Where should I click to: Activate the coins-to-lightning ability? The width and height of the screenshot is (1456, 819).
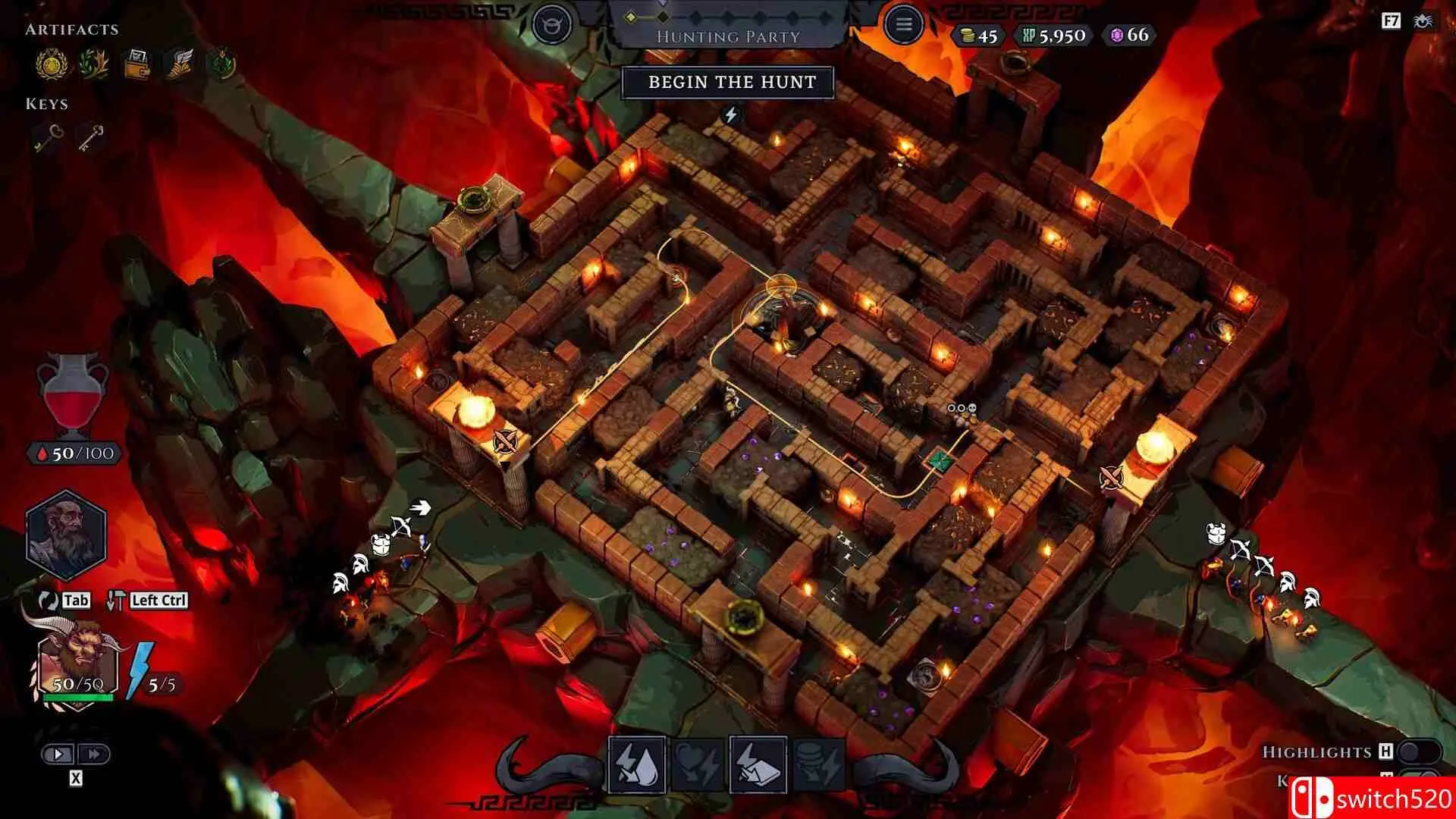(819, 764)
